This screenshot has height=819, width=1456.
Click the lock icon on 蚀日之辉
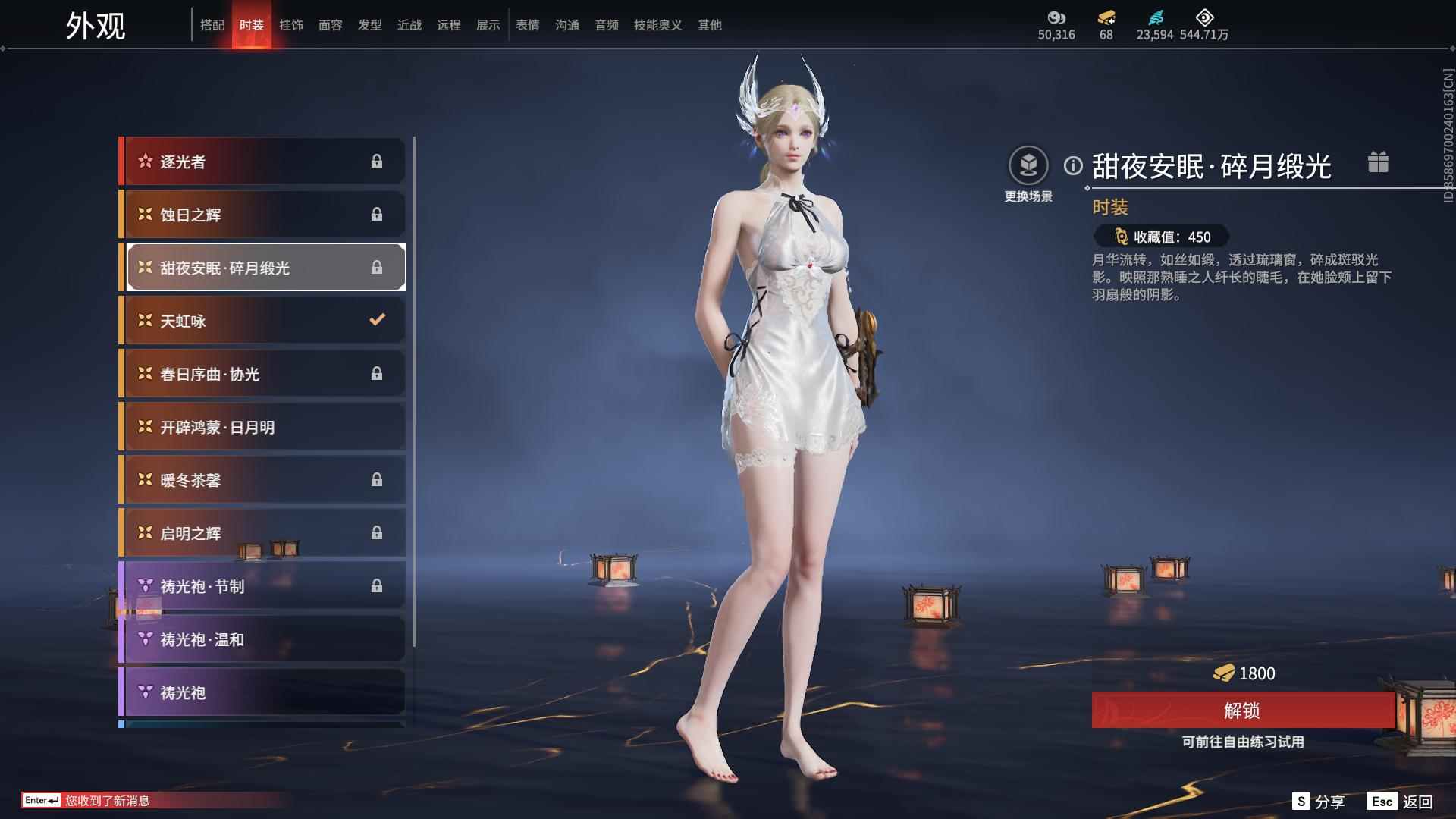tap(377, 214)
